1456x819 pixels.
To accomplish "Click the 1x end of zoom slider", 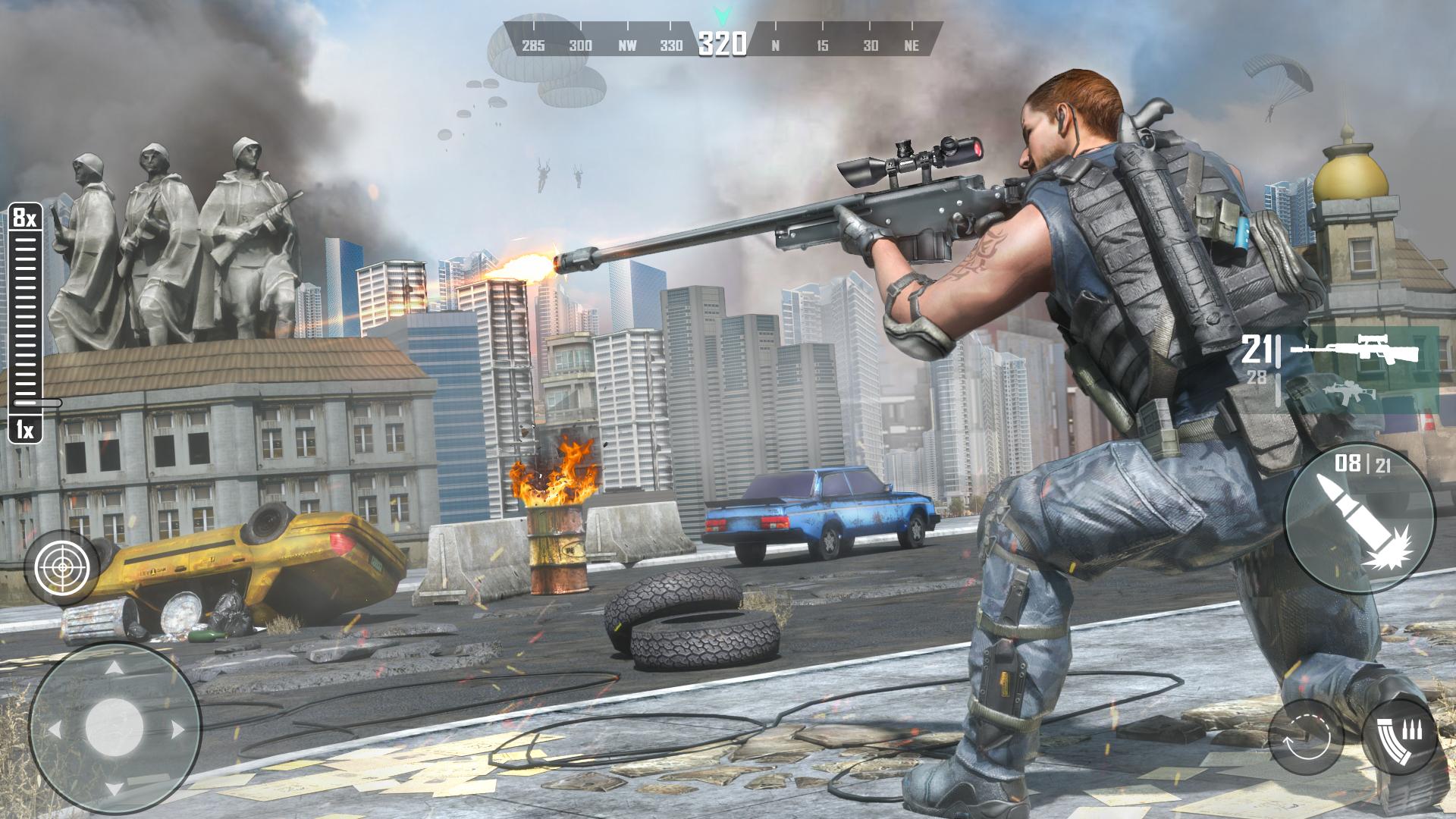I will tap(25, 430).
